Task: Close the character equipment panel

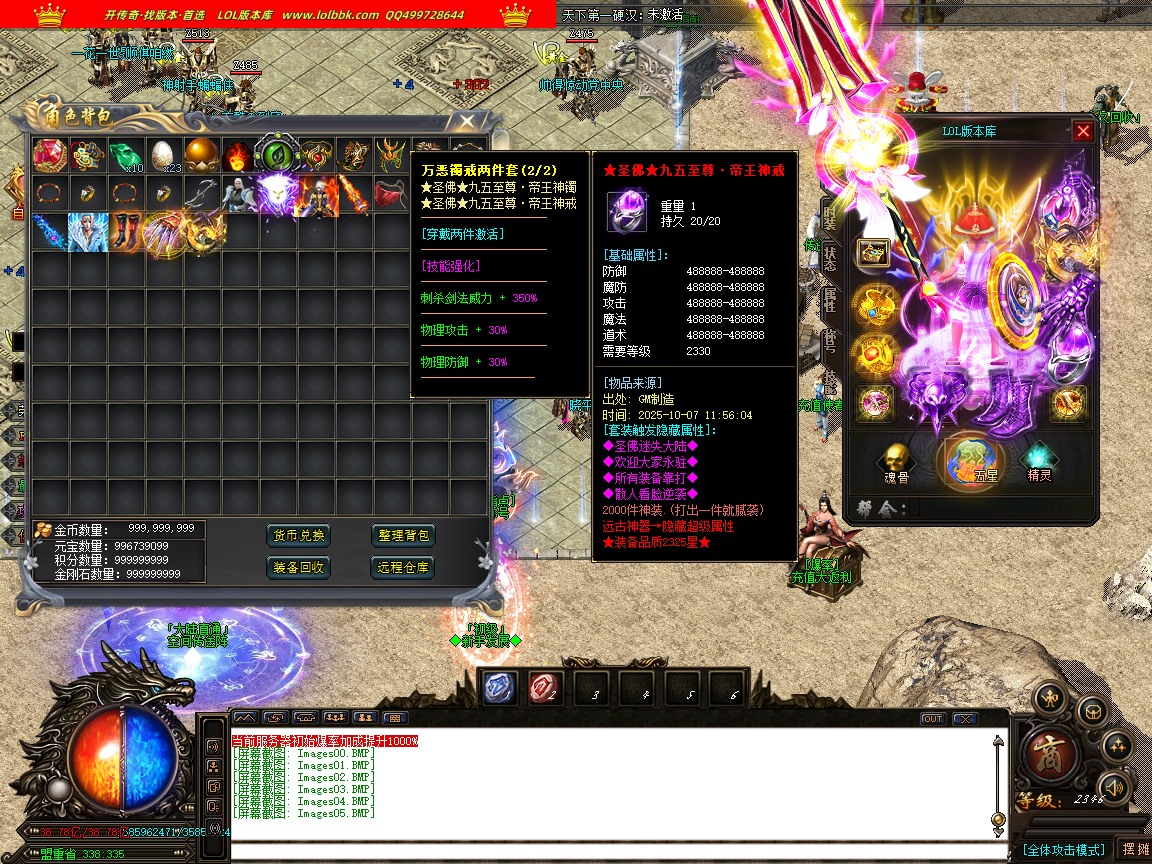Action: [1083, 131]
